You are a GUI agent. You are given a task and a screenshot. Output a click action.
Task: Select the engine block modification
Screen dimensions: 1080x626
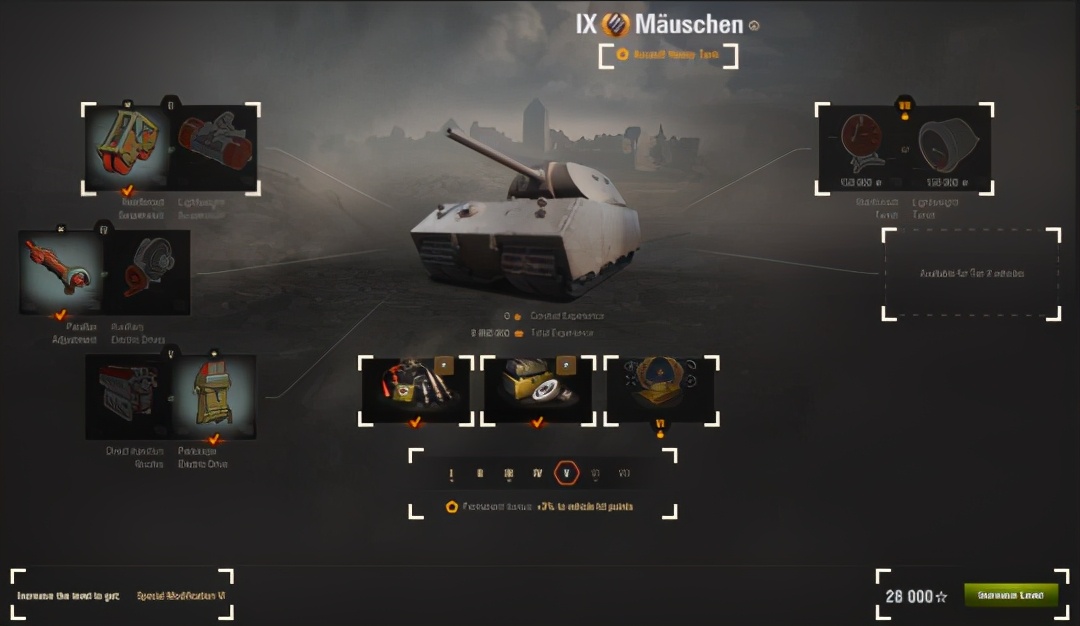click(x=128, y=396)
